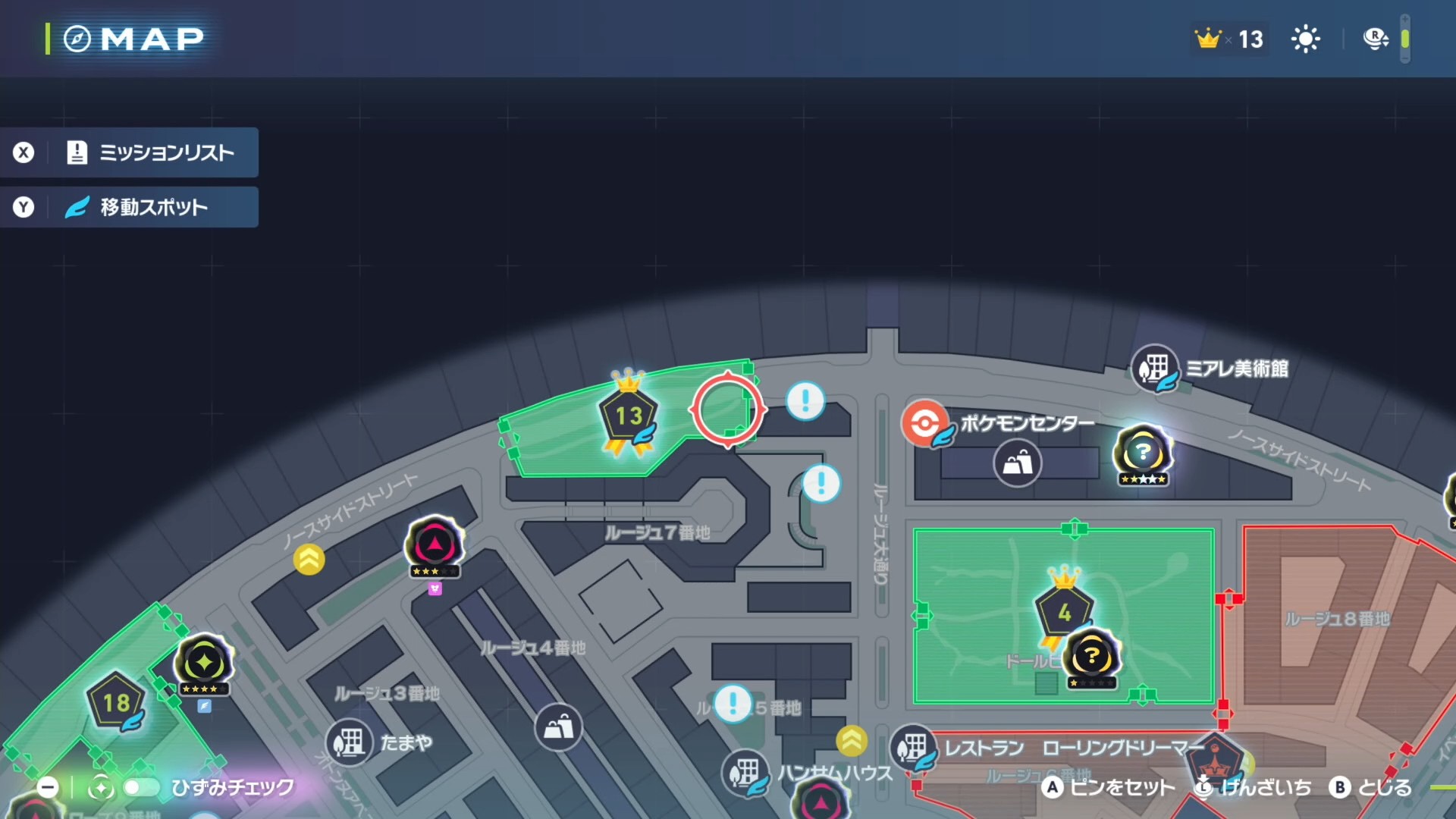Screen dimensions: 1456x819
Task: Select the ミアレ美術館 museum marker
Action: point(1154,369)
